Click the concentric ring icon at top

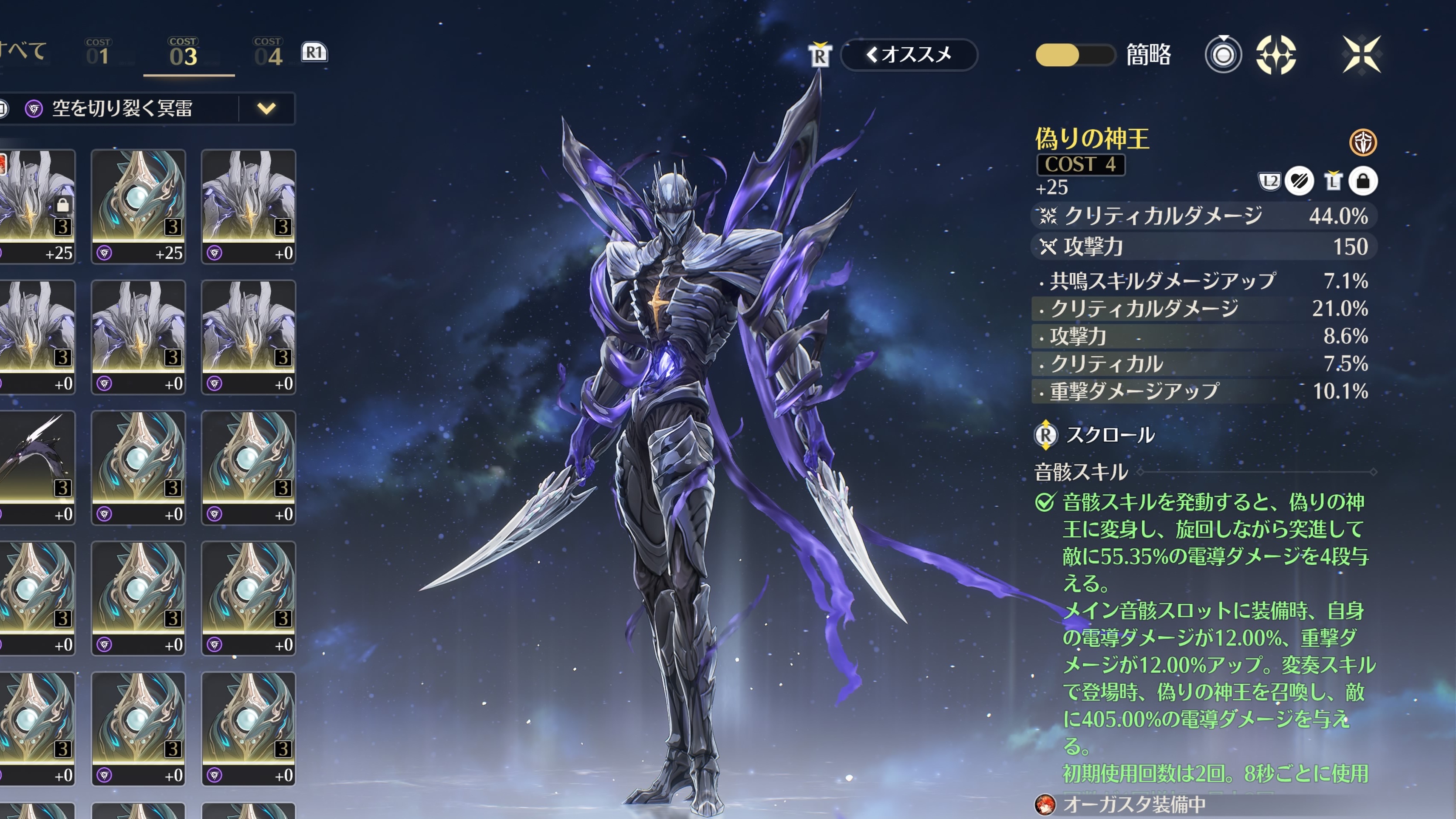(x=1223, y=55)
